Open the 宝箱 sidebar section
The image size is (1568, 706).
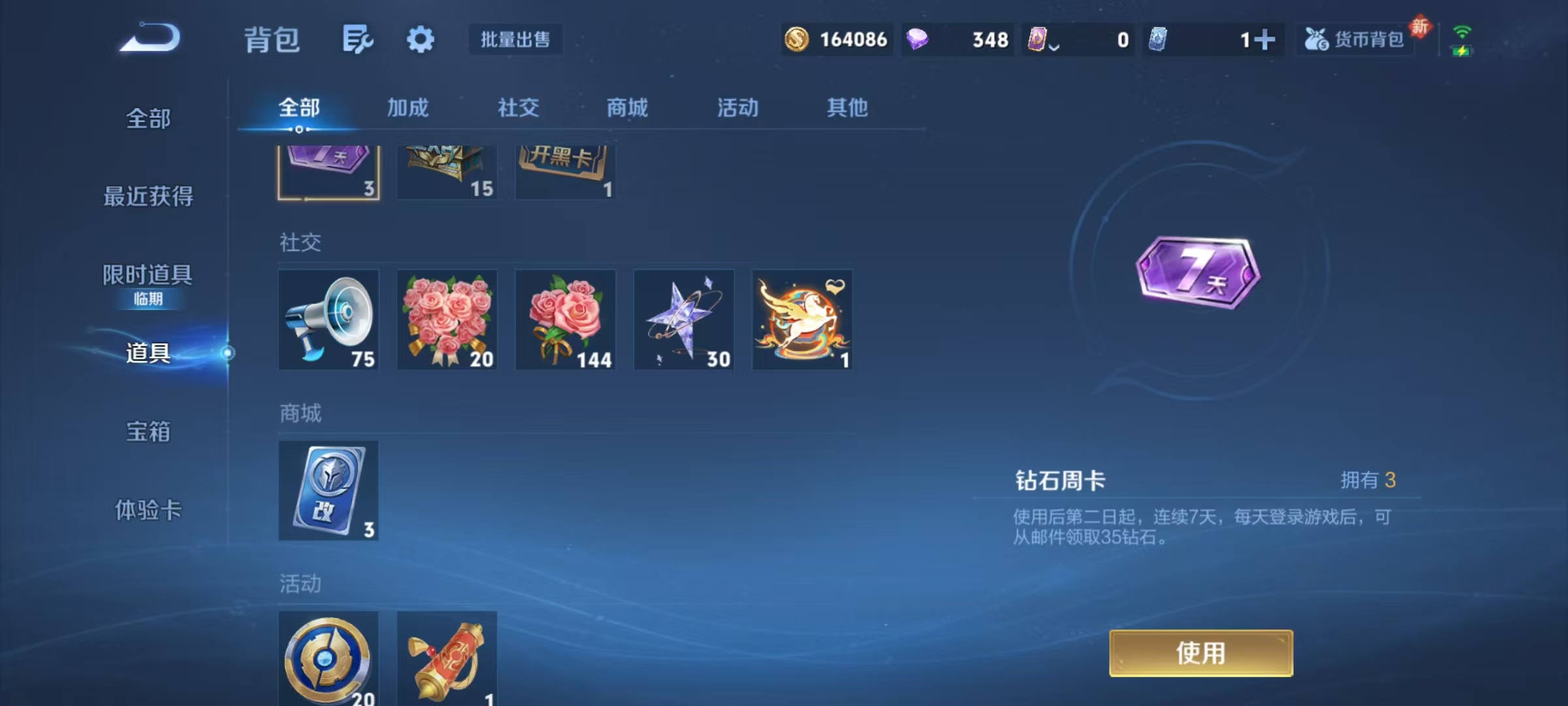(x=149, y=433)
